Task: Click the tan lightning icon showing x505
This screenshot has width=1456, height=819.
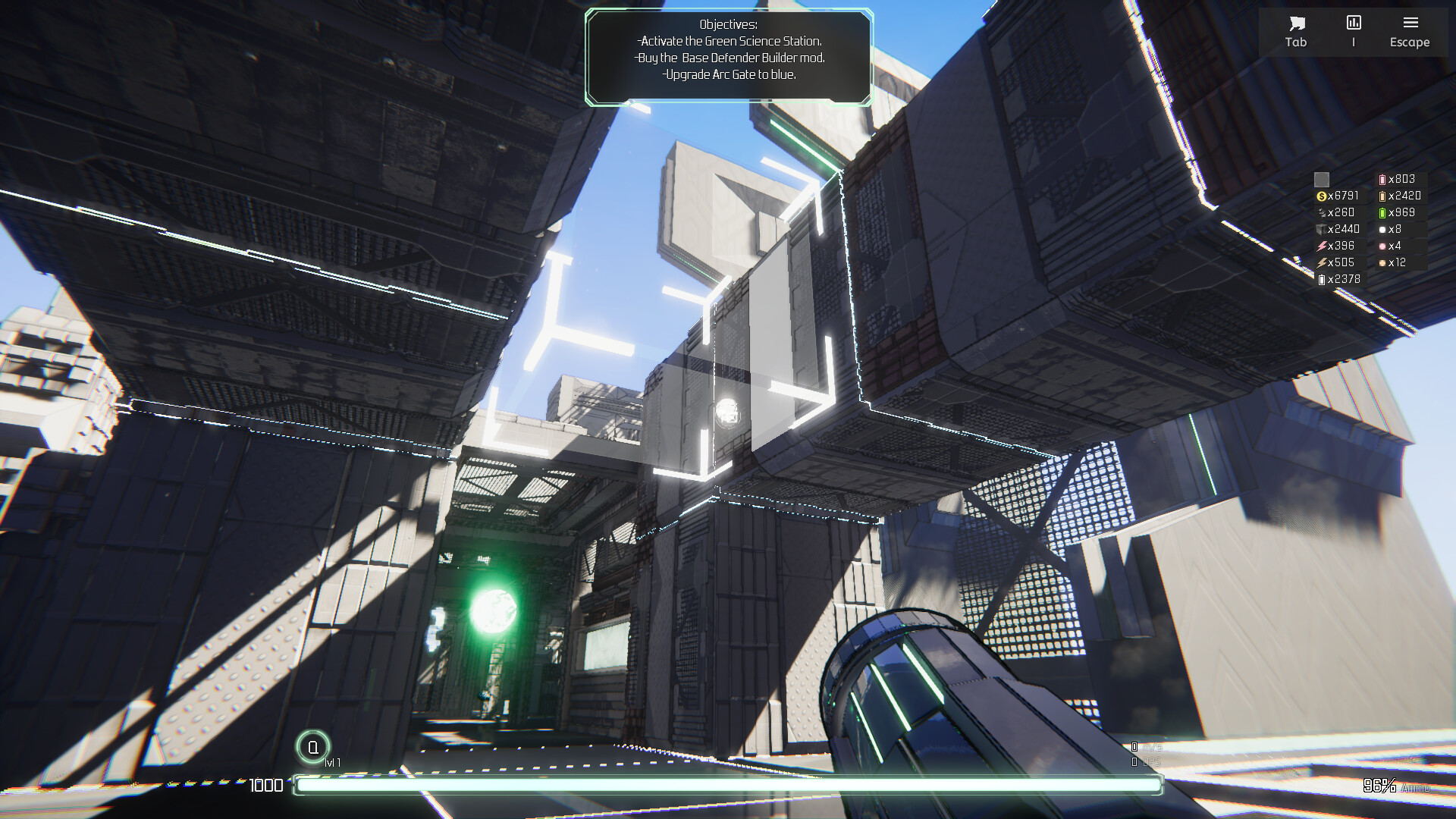Action: click(1321, 263)
